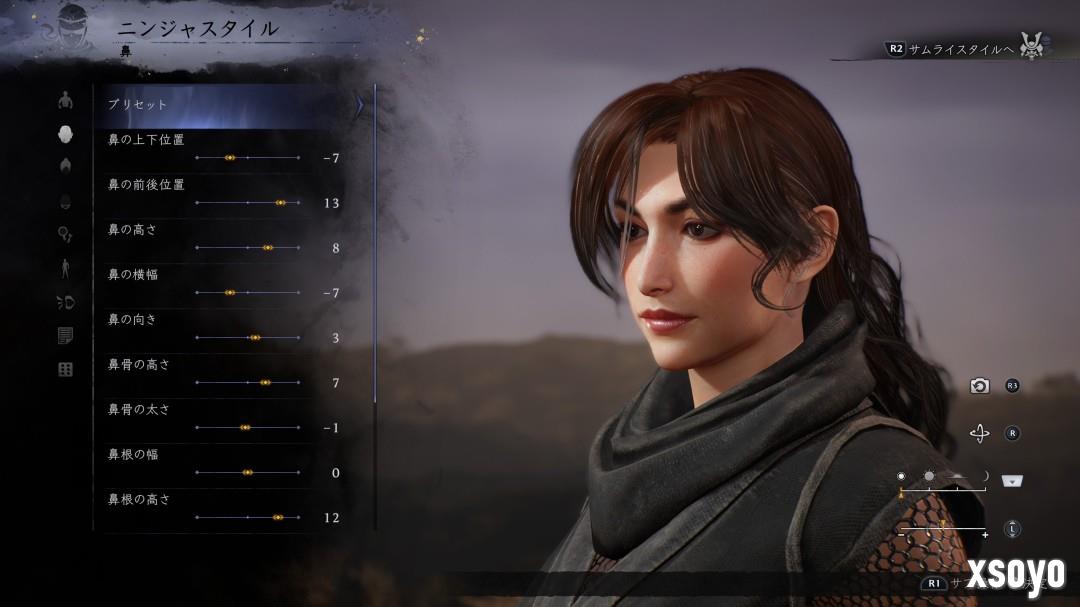
Task: Change the 鼻の高さ slider value
Action: coord(267,247)
